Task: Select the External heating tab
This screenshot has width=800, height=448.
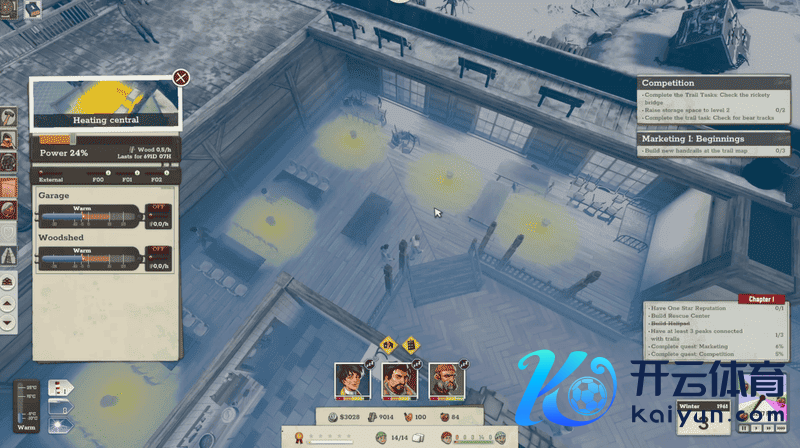Action: pyautogui.click(x=52, y=179)
